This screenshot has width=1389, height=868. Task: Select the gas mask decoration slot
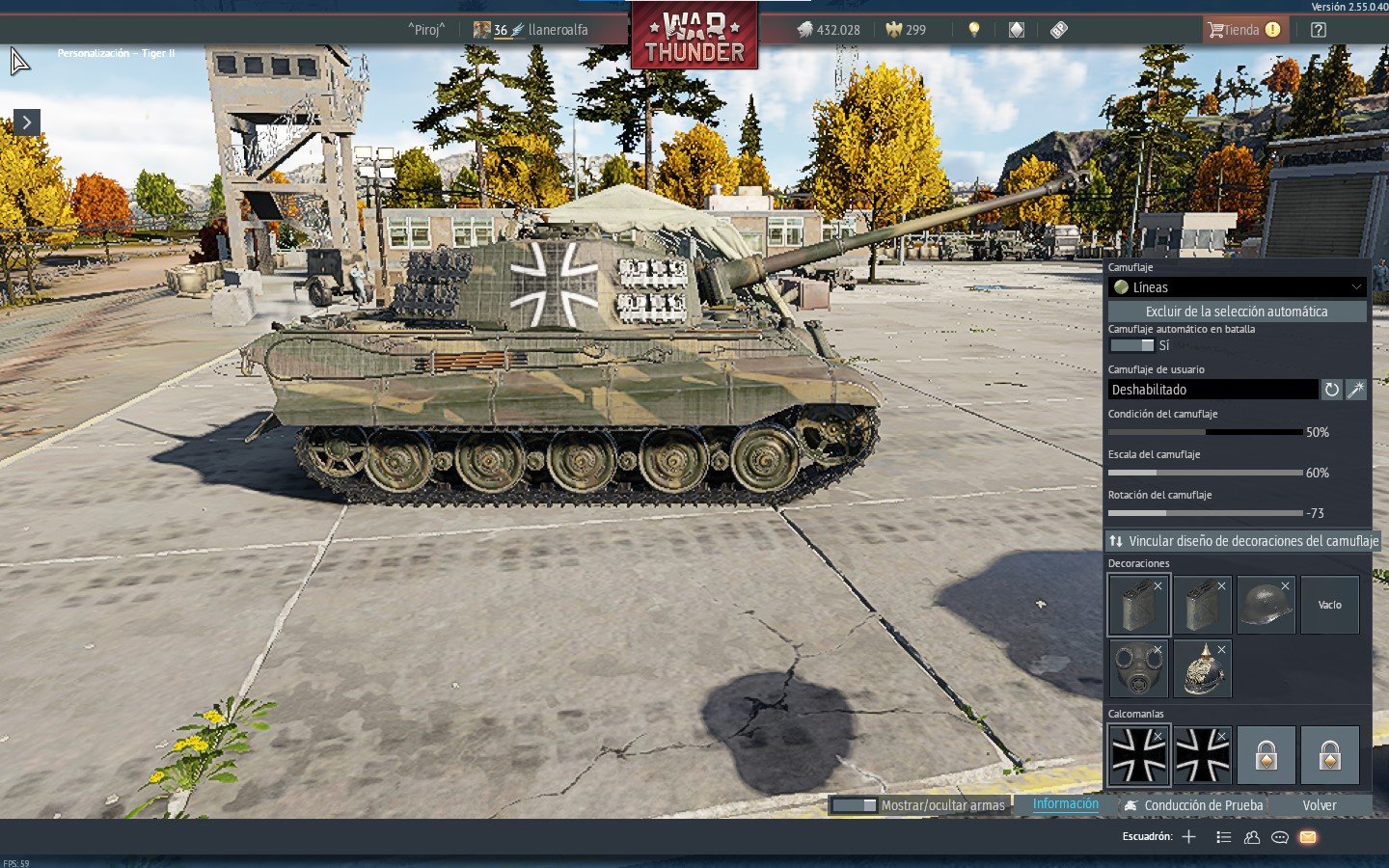1138,668
